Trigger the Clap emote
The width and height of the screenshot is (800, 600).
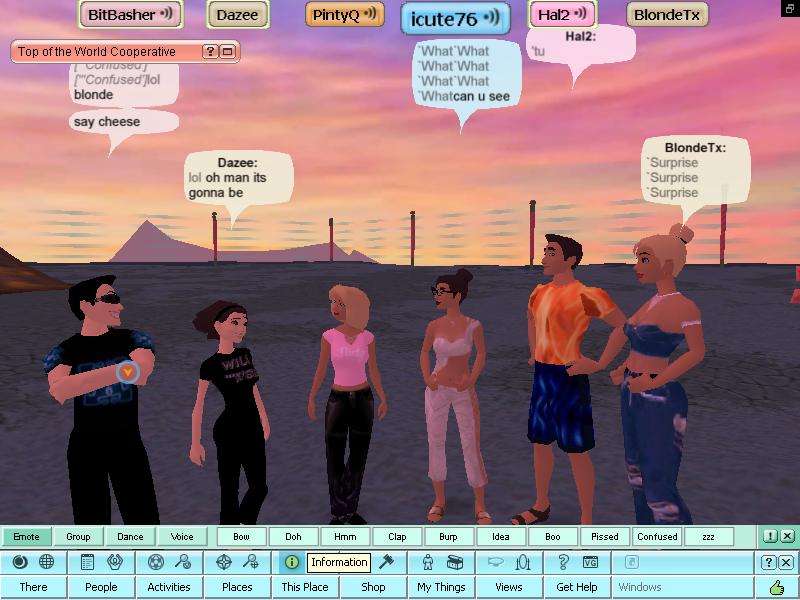(x=397, y=537)
